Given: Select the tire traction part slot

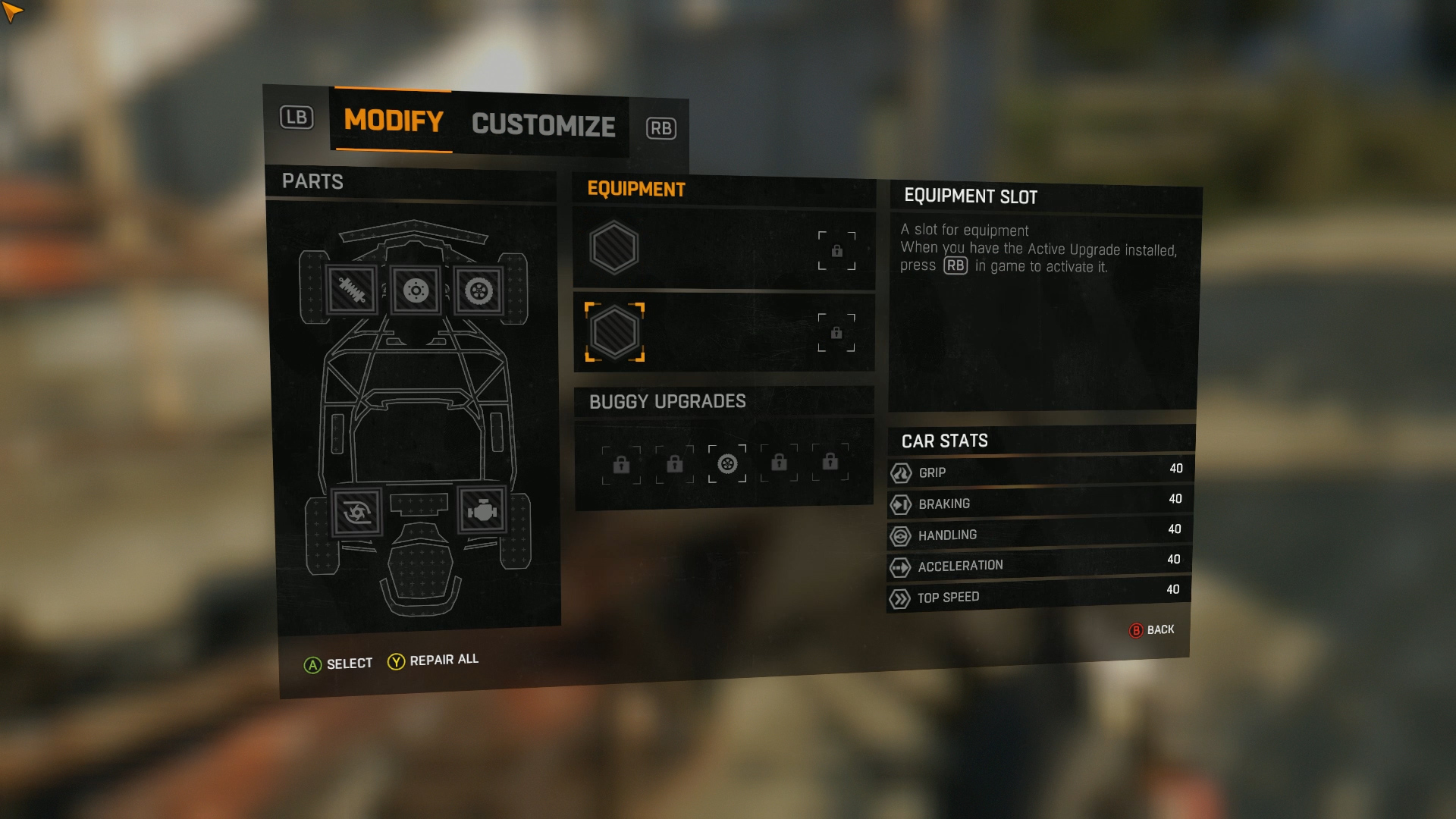Looking at the screenshot, I should 479,291.
